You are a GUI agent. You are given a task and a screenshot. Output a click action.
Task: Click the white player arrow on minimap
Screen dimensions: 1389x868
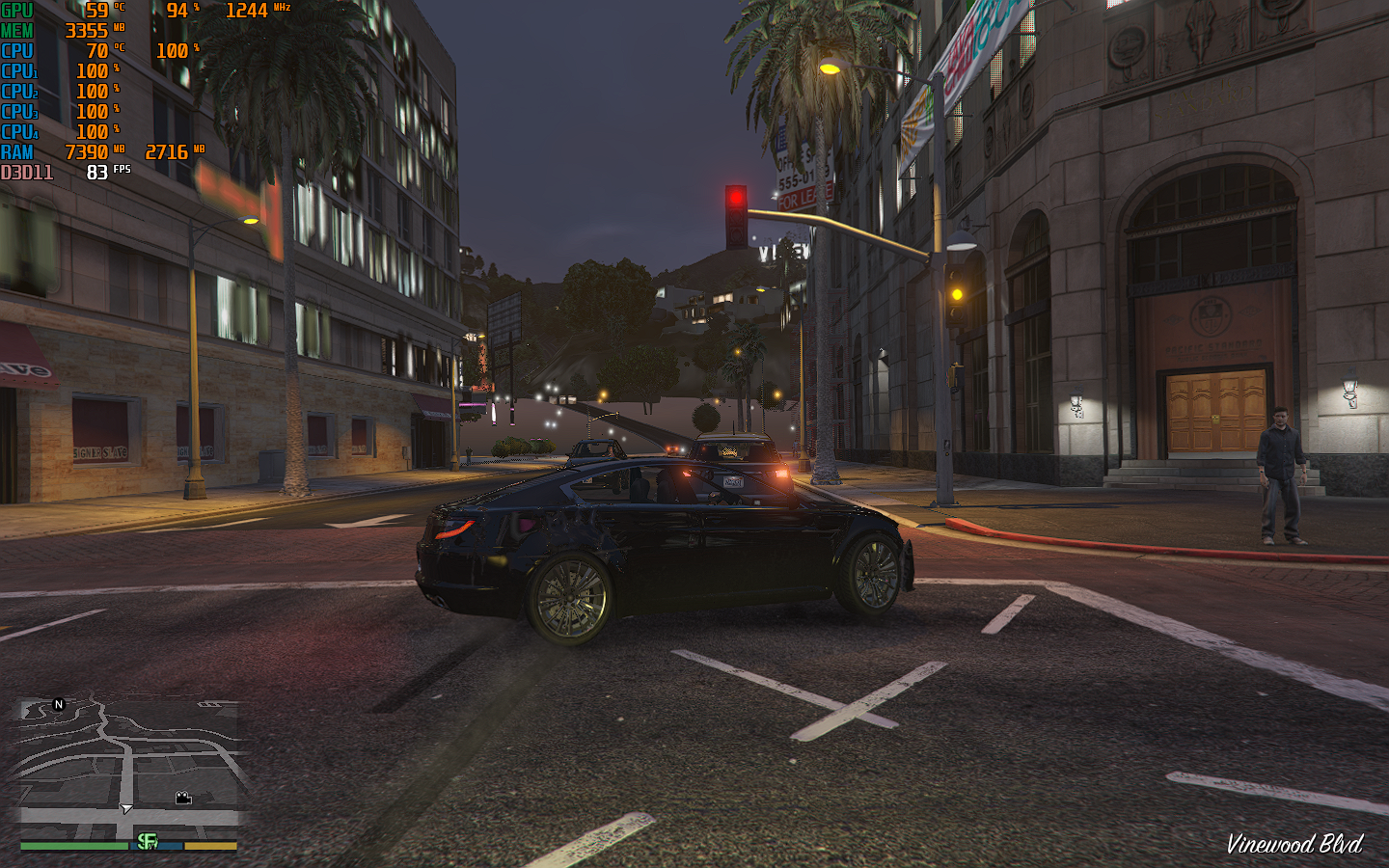pyautogui.click(x=126, y=808)
